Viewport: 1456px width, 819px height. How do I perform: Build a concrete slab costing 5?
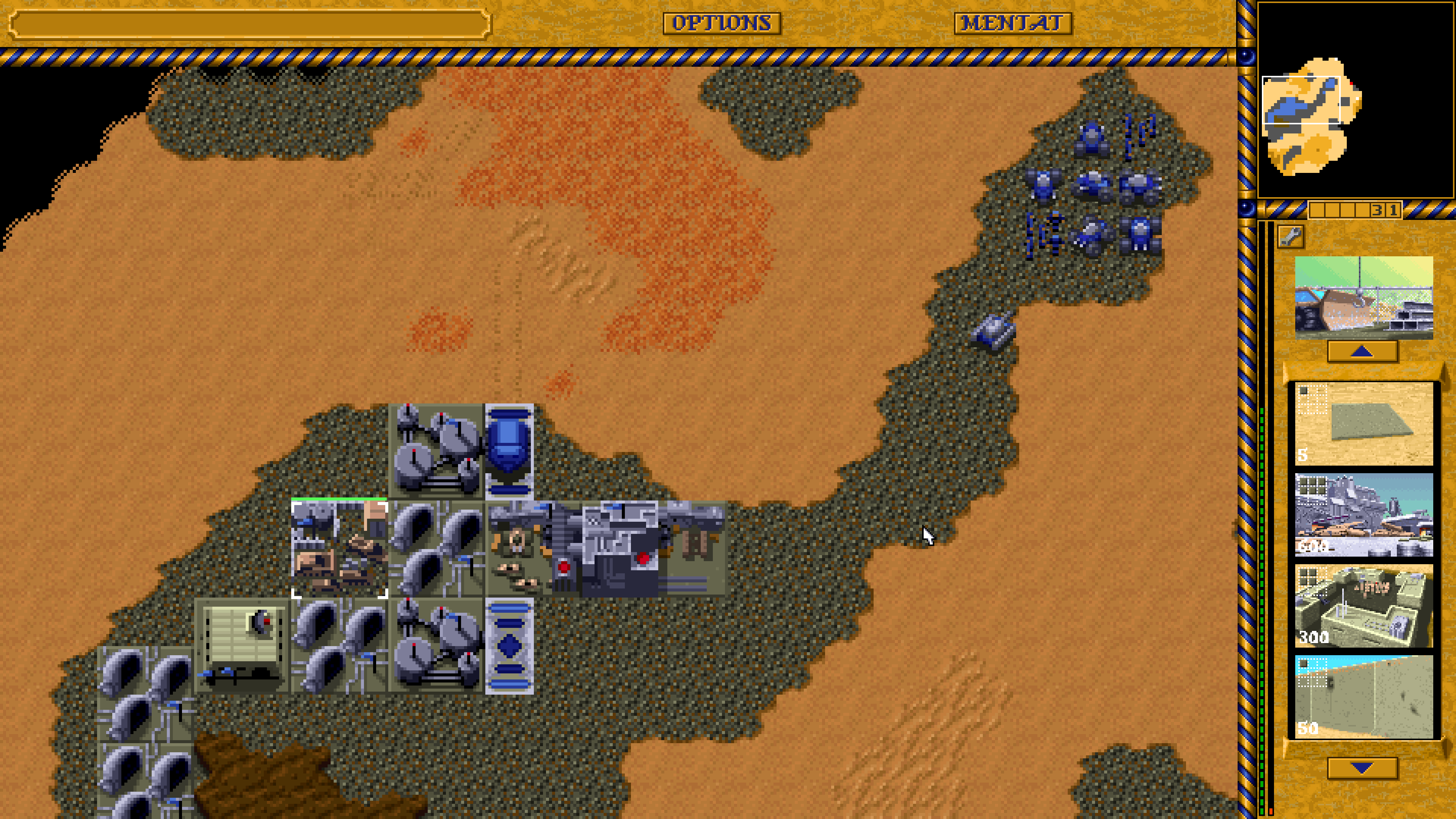(1363, 424)
